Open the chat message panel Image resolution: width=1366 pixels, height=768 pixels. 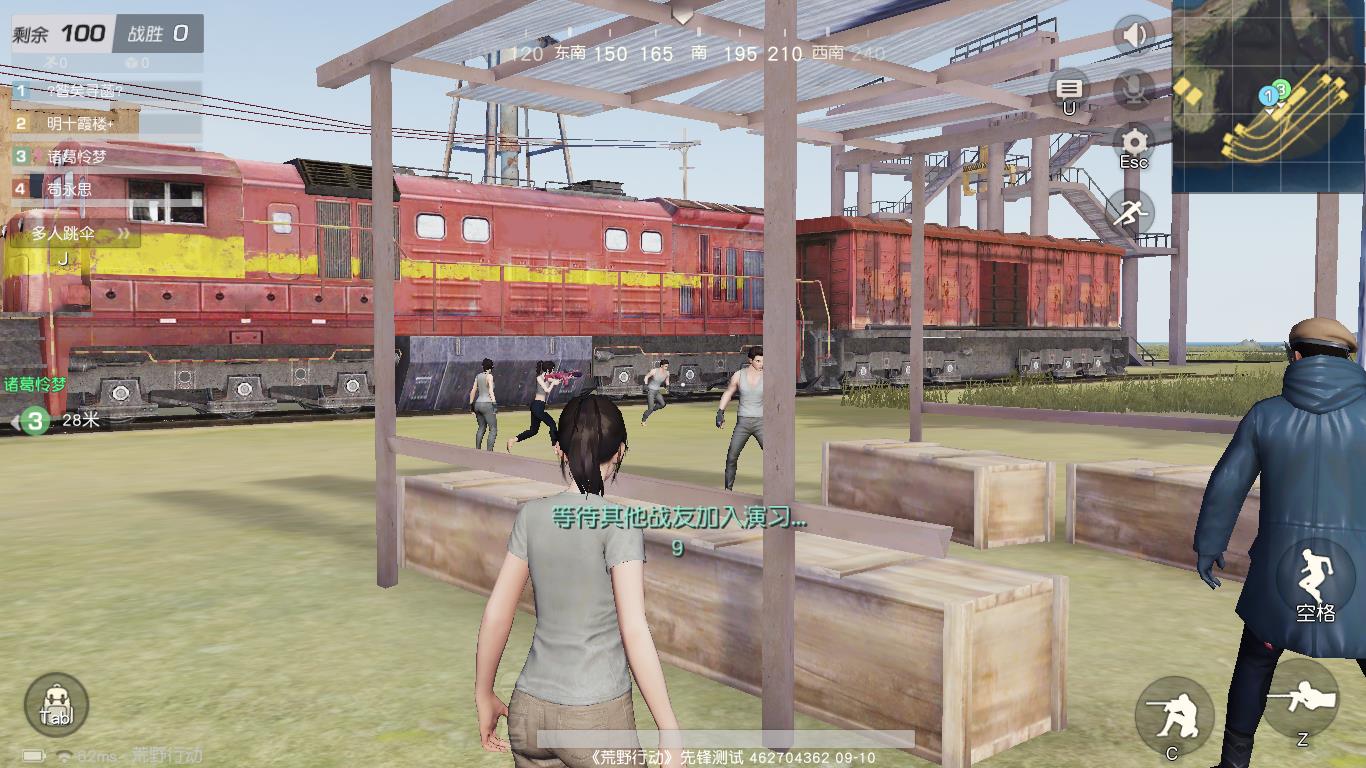1069,88
